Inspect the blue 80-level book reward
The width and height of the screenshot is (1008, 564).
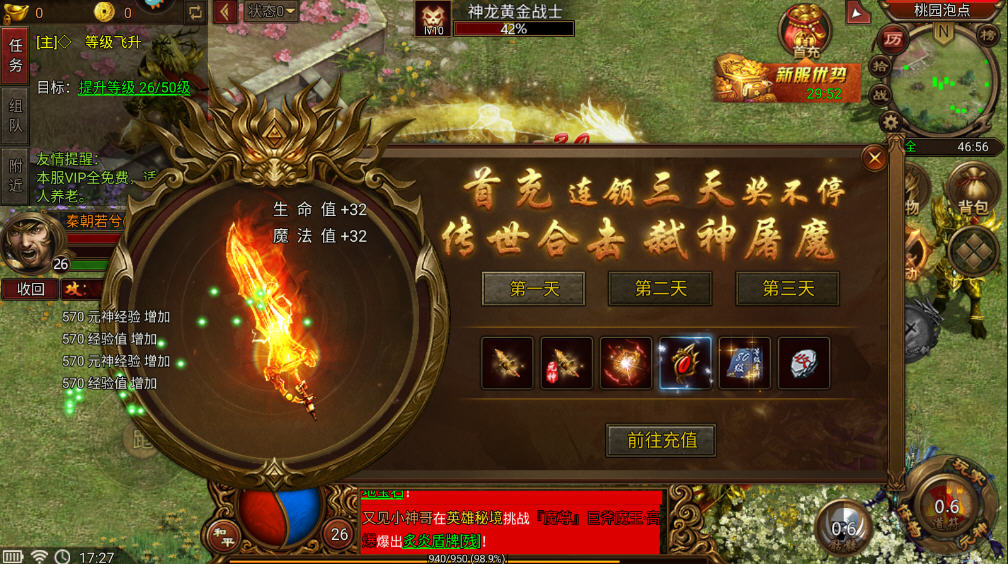coord(744,363)
